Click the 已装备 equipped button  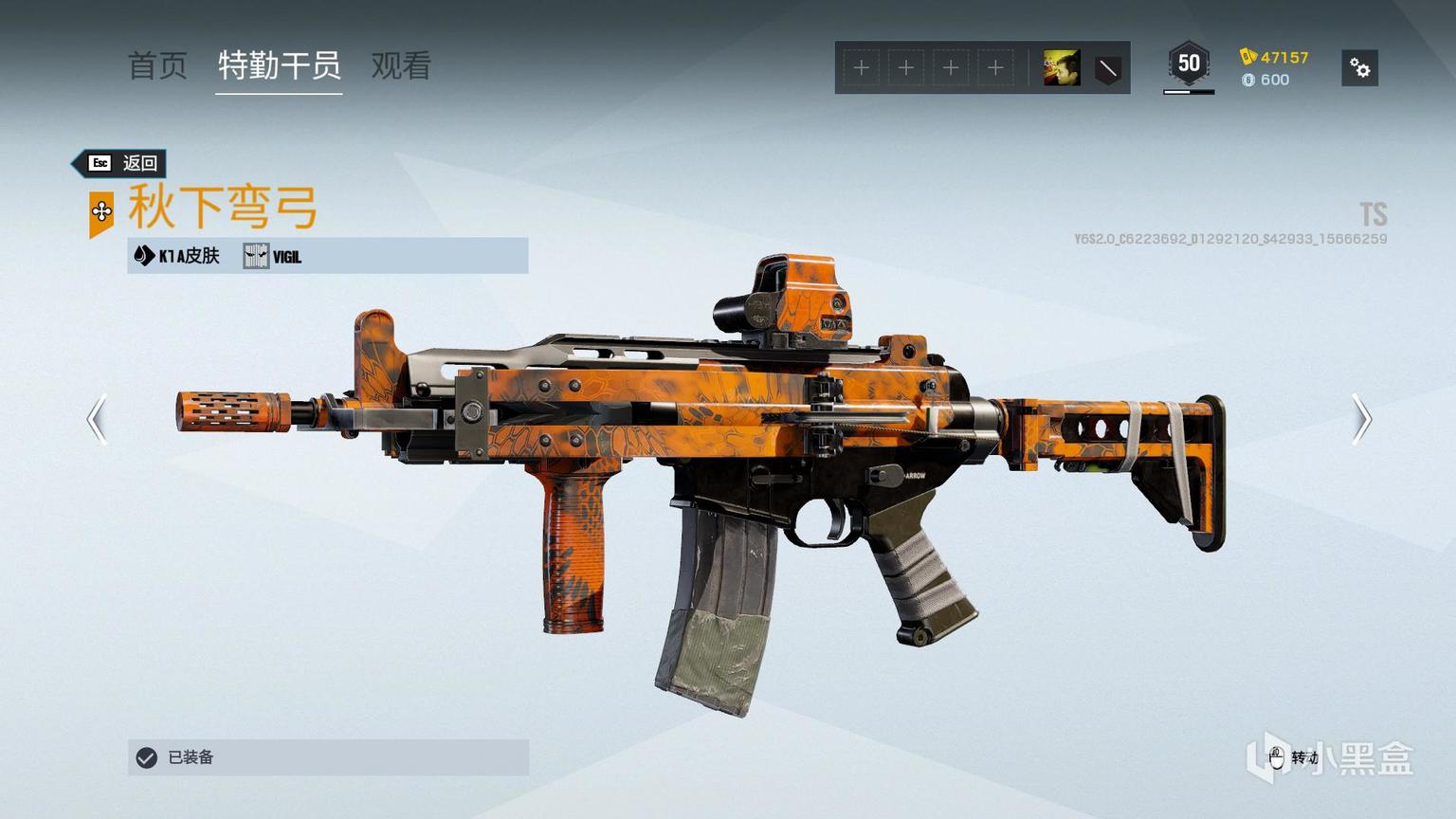point(328,757)
